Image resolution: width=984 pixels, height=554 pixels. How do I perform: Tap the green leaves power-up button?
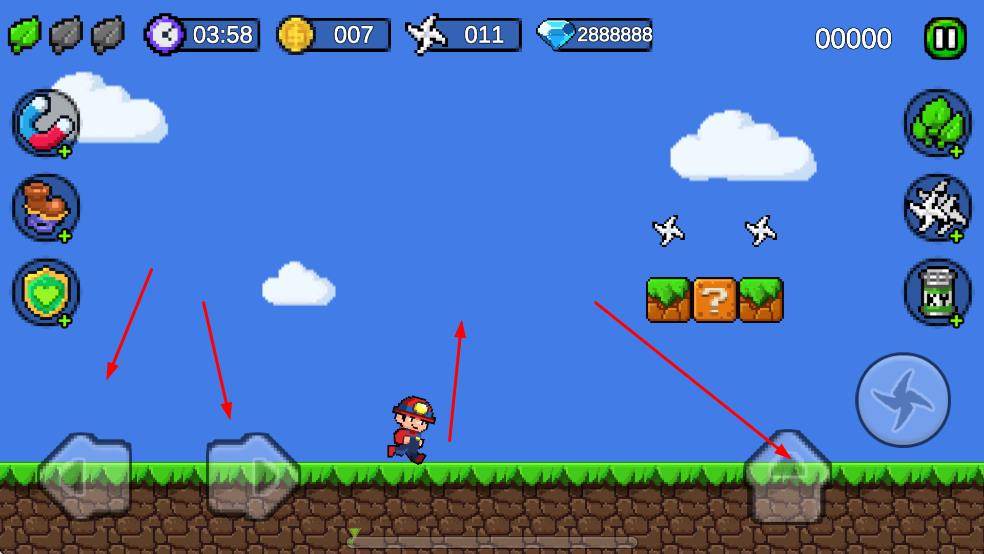click(937, 123)
